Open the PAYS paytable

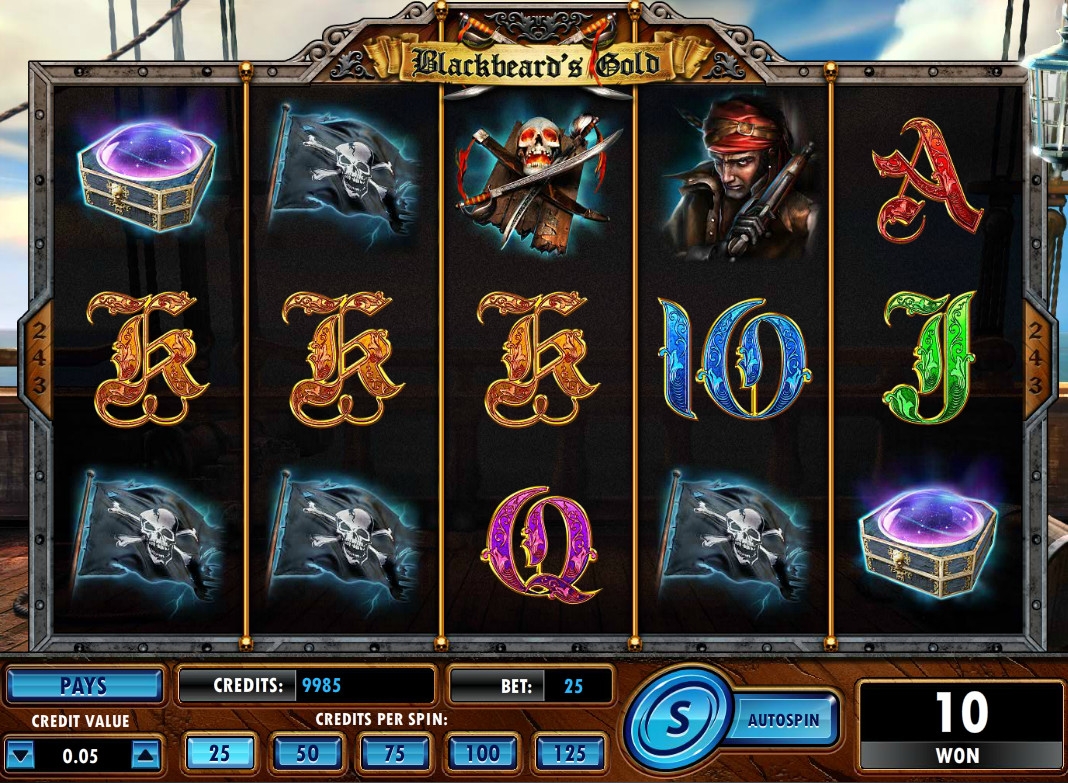point(84,686)
